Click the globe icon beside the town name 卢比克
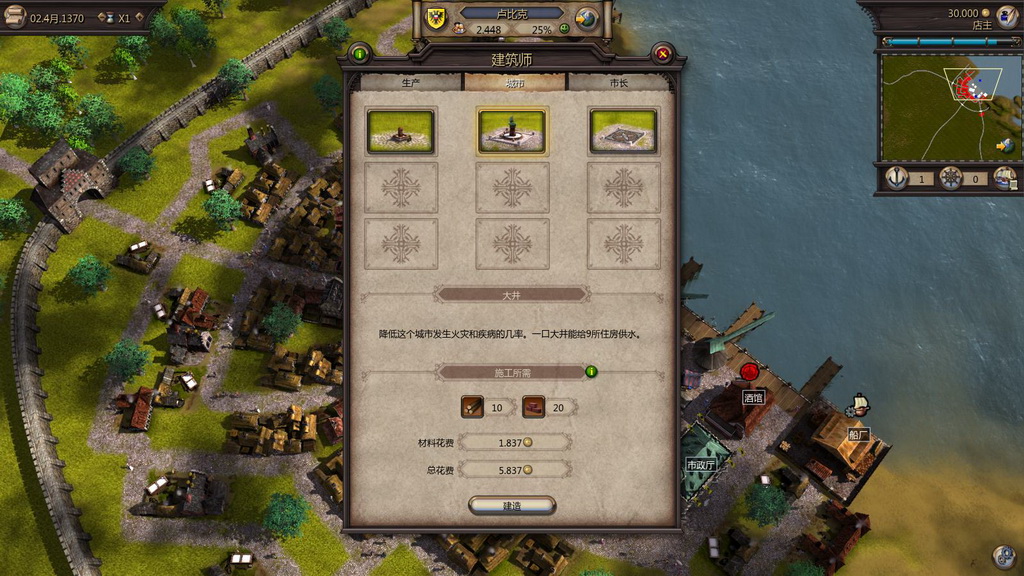1024x576 pixels. point(587,18)
